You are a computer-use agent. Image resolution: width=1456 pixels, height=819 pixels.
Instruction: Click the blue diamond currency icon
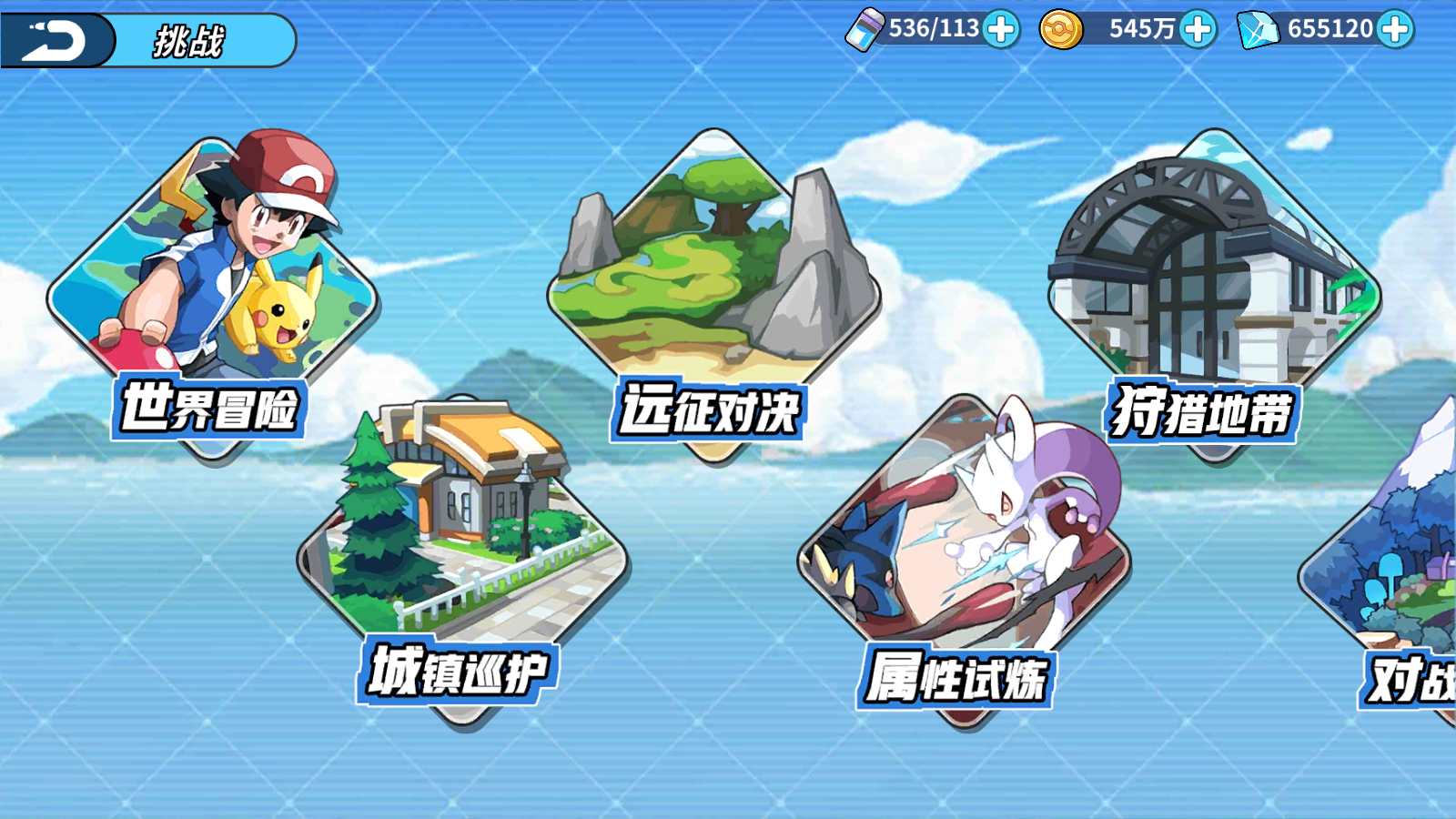click(1259, 29)
